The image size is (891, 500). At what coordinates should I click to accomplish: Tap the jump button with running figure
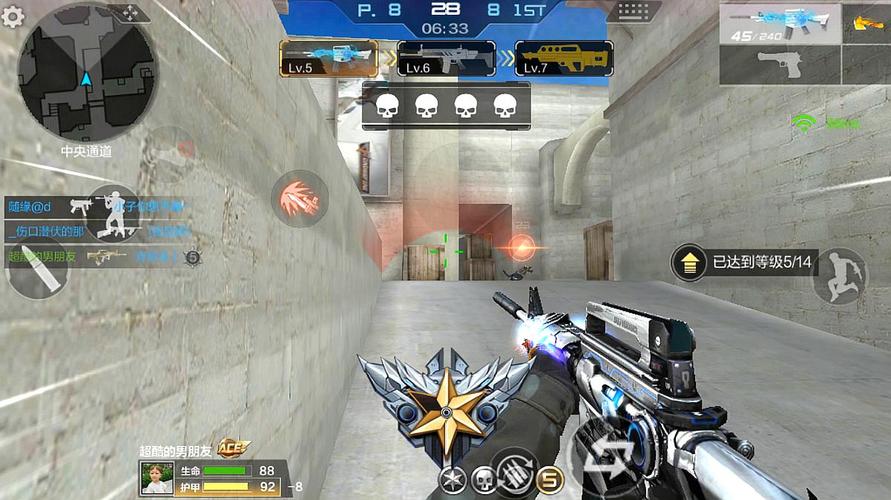click(839, 275)
